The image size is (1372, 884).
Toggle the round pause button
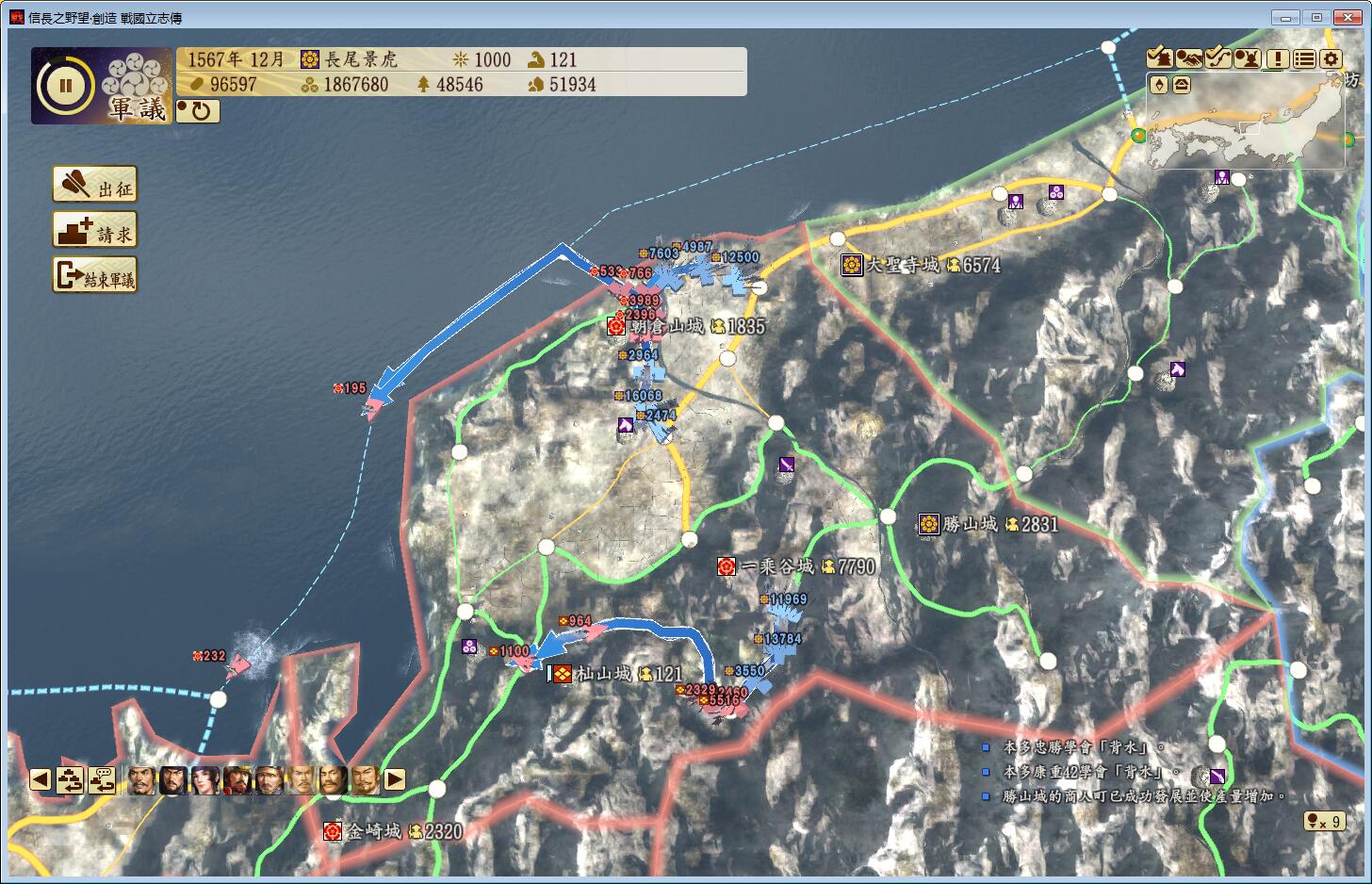(x=66, y=86)
